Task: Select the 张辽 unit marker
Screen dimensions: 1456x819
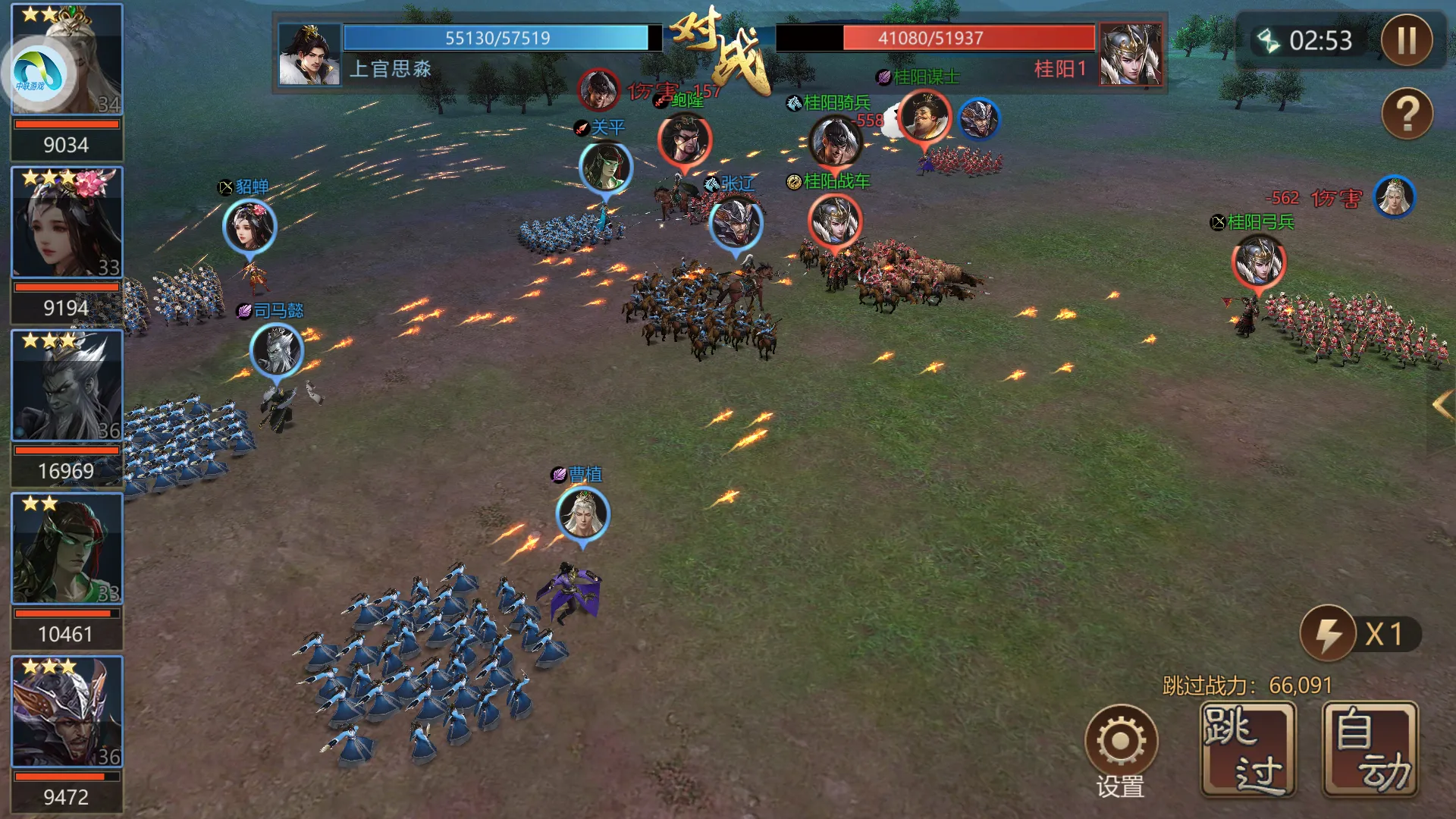Action: pos(735,223)
